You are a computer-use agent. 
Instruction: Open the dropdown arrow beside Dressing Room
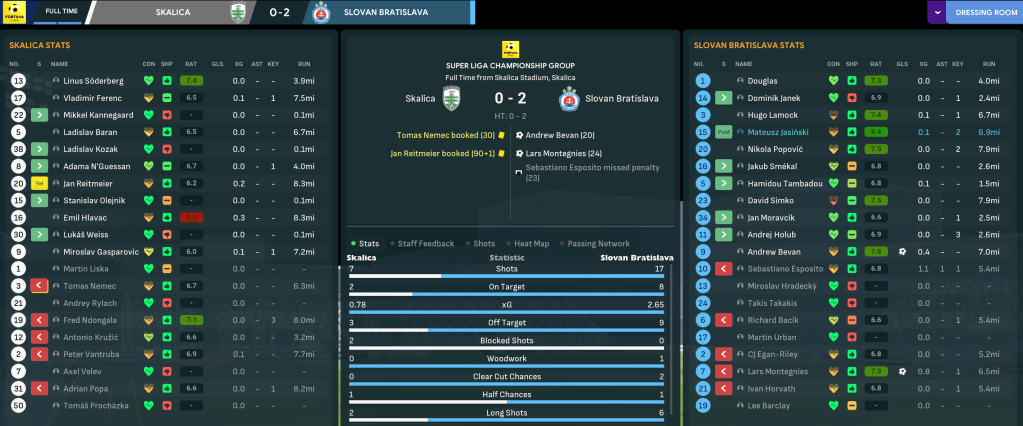coord(936,13)
